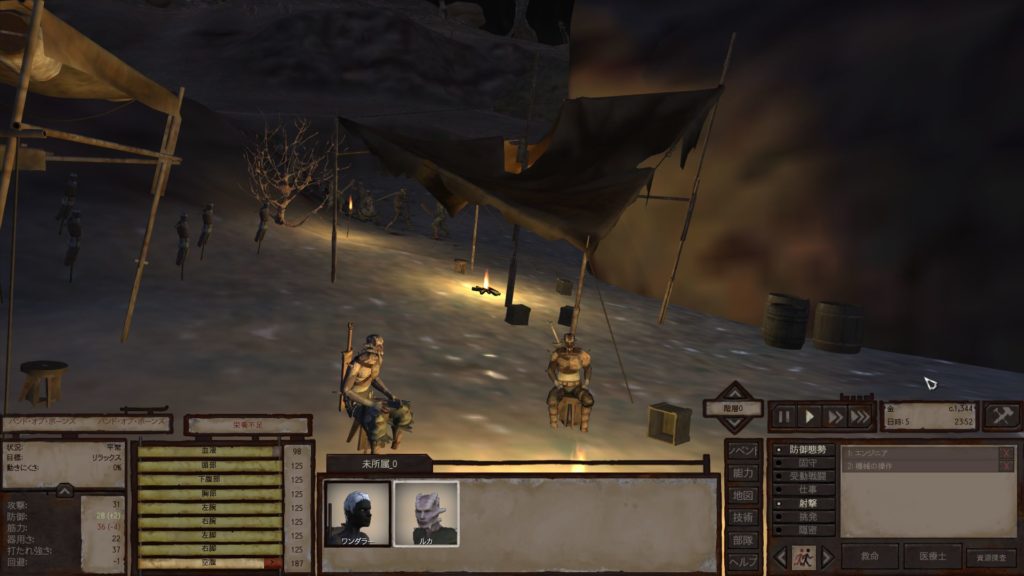Open the build mode hammer icon
Screen dimensions: 1024x576
point(1001,416)
